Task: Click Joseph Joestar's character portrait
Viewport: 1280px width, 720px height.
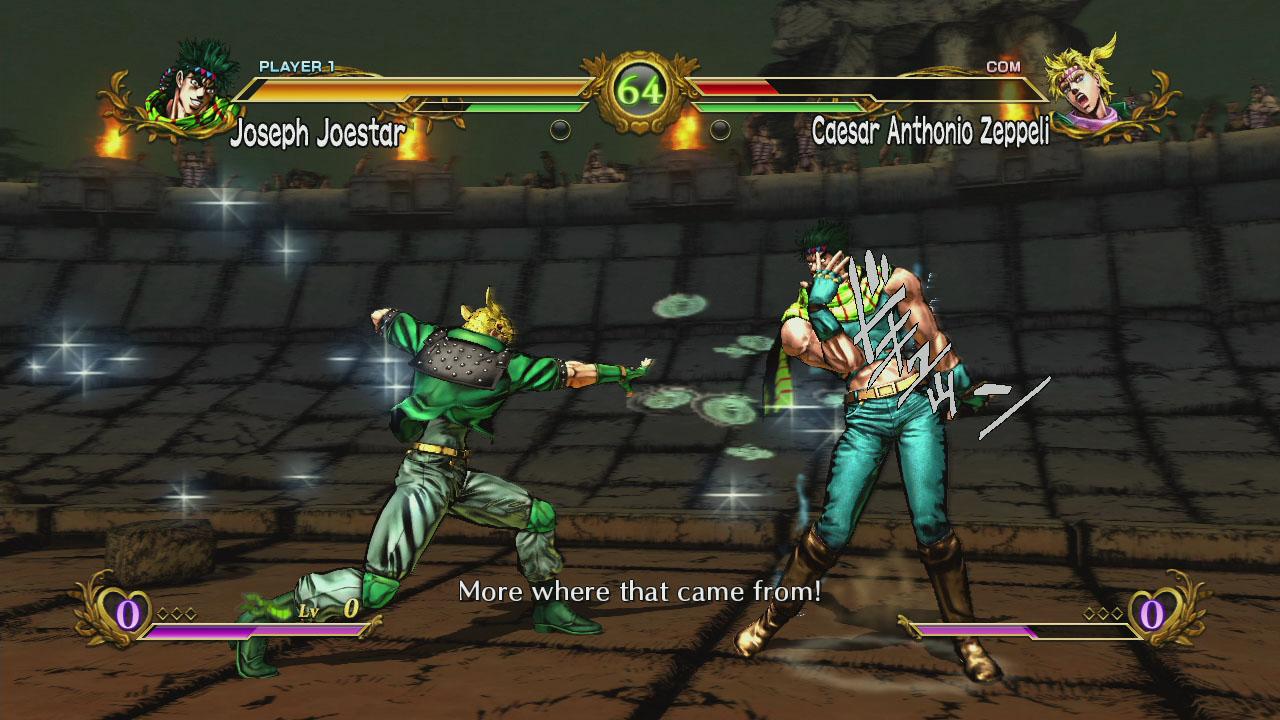Action: coord(192,92)
